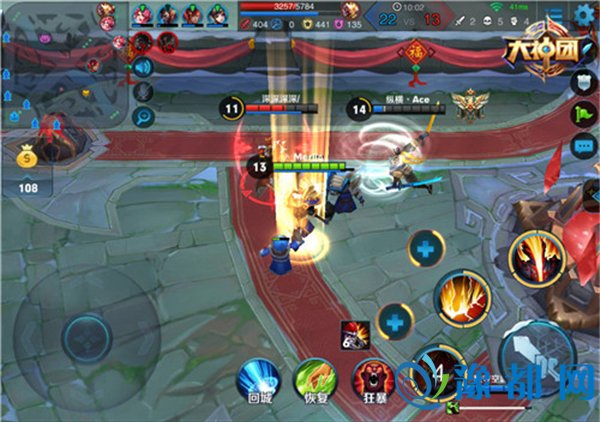Toggle the microphone voice chat
The width and height of the screenshot is (600, 422).
point(142,92)
